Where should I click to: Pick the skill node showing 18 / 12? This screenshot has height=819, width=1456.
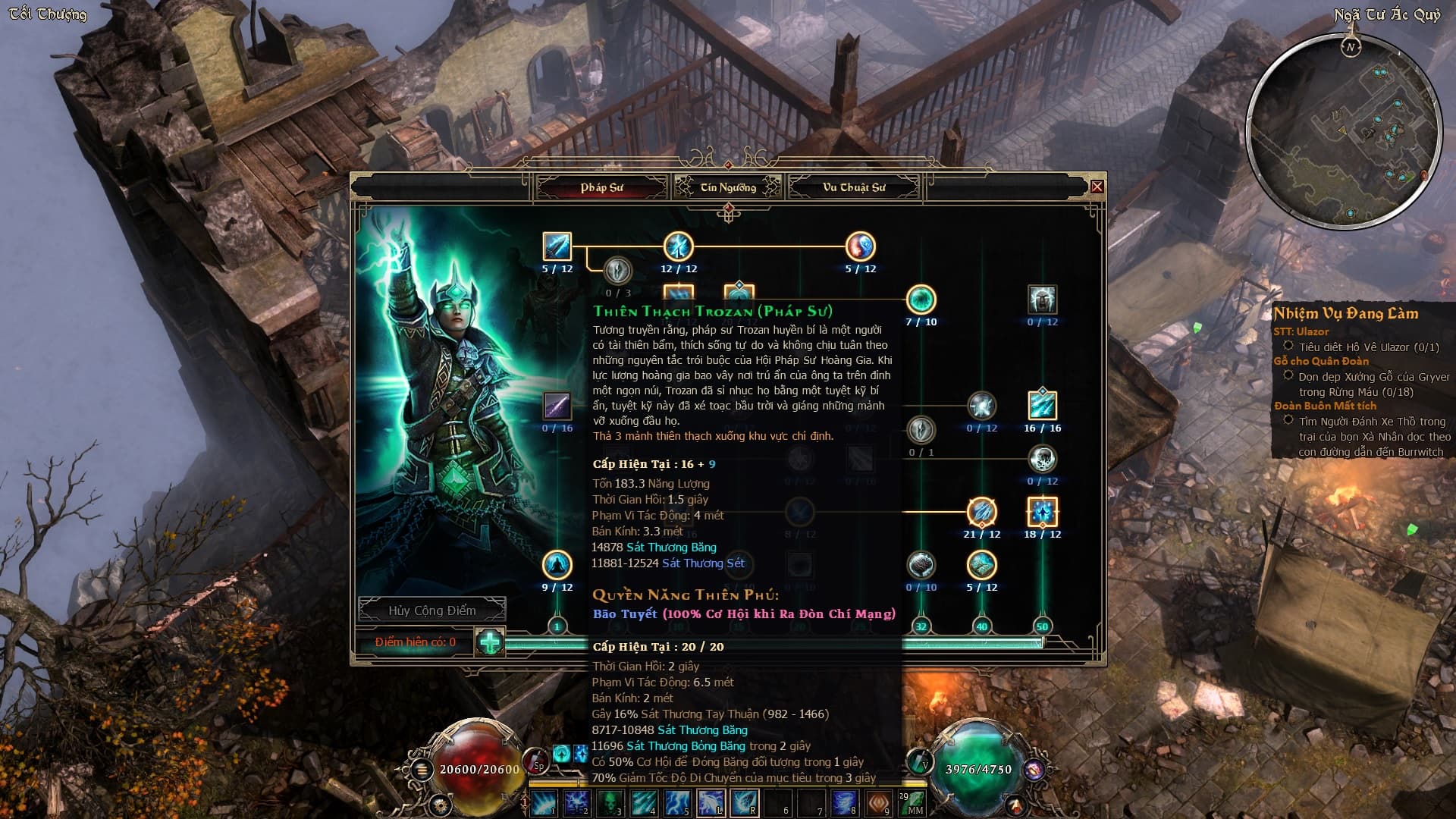tap(1042, 512)
